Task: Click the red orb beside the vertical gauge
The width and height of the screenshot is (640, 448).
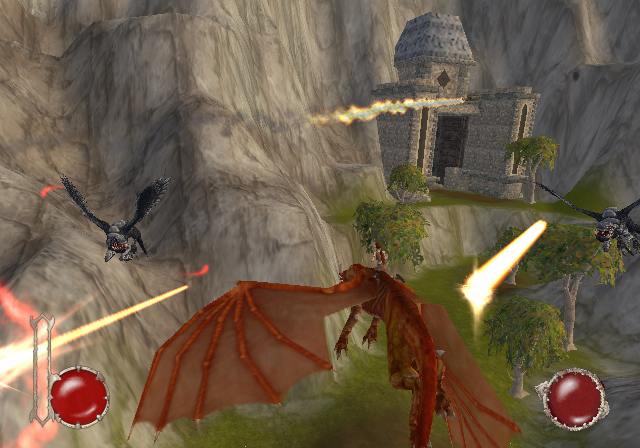Action: click(x=79, y=396)
